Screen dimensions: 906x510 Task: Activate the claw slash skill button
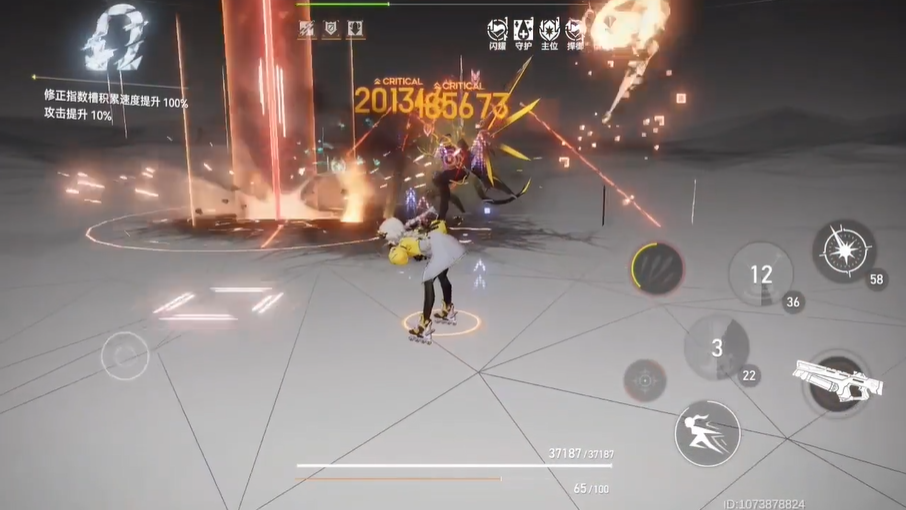657,268
